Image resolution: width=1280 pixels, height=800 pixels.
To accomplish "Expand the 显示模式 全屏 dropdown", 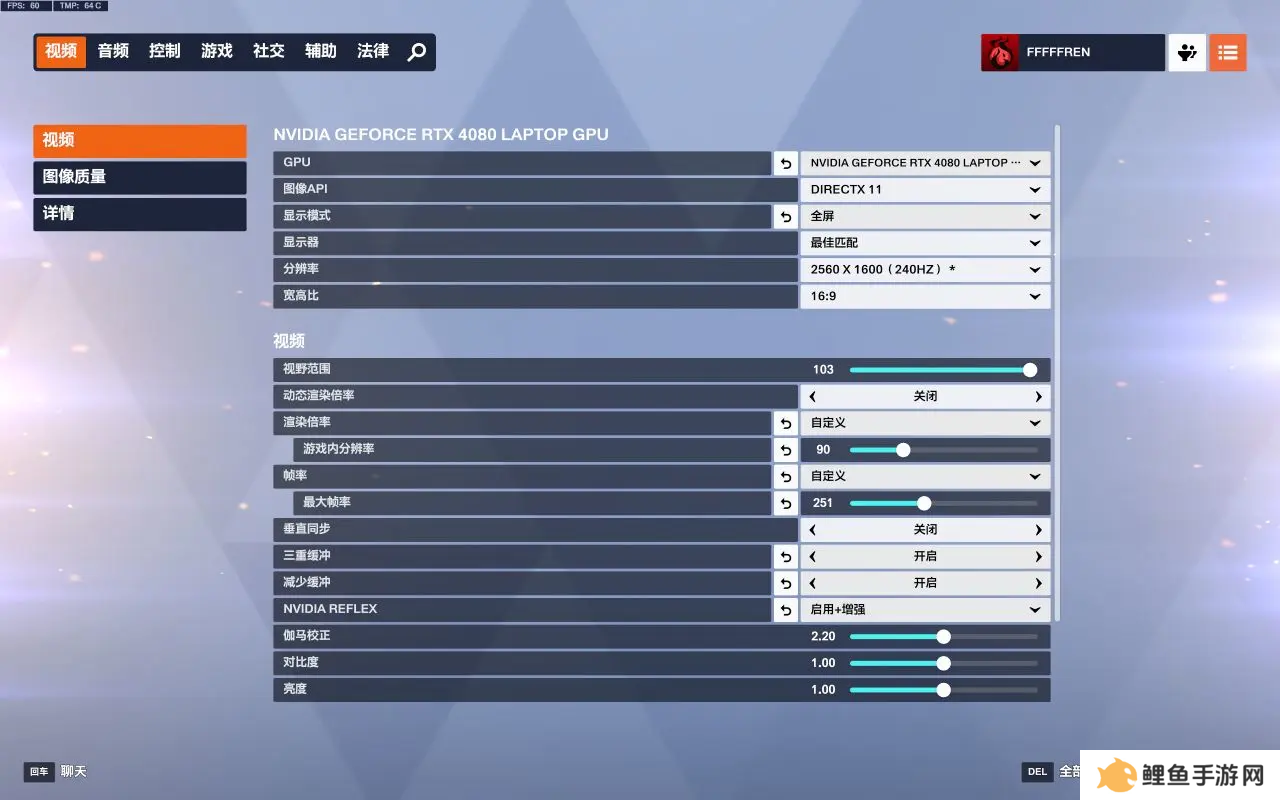I will pyautogui.click(x=925, y=216).
